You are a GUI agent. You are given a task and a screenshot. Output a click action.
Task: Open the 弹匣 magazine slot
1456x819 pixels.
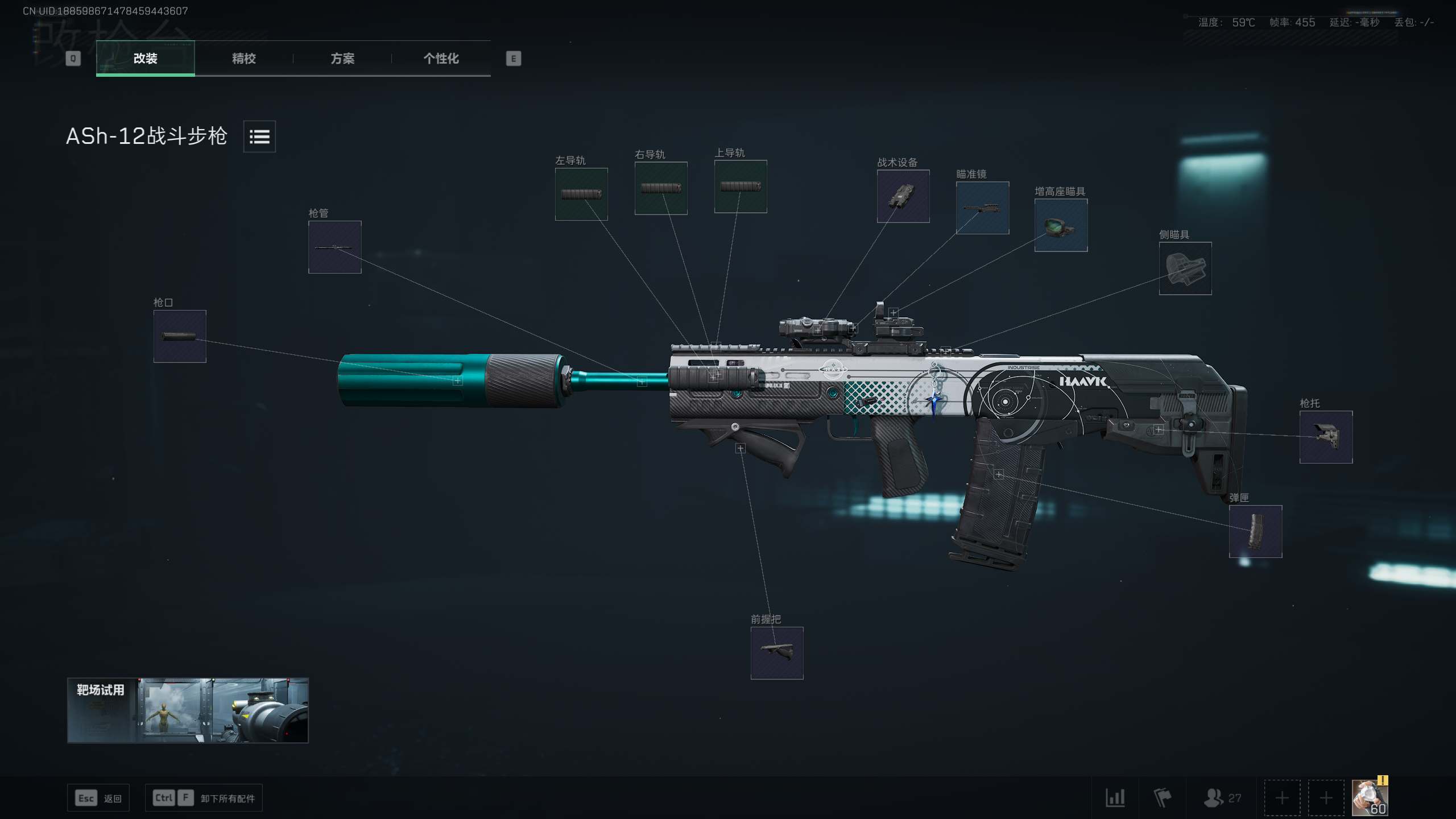pyautogui.click(x=1255, y=531)
